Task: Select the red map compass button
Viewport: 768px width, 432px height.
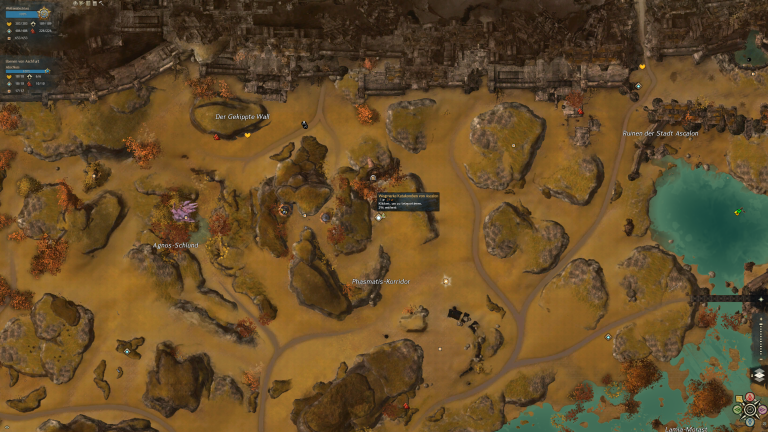Action: 748,398
